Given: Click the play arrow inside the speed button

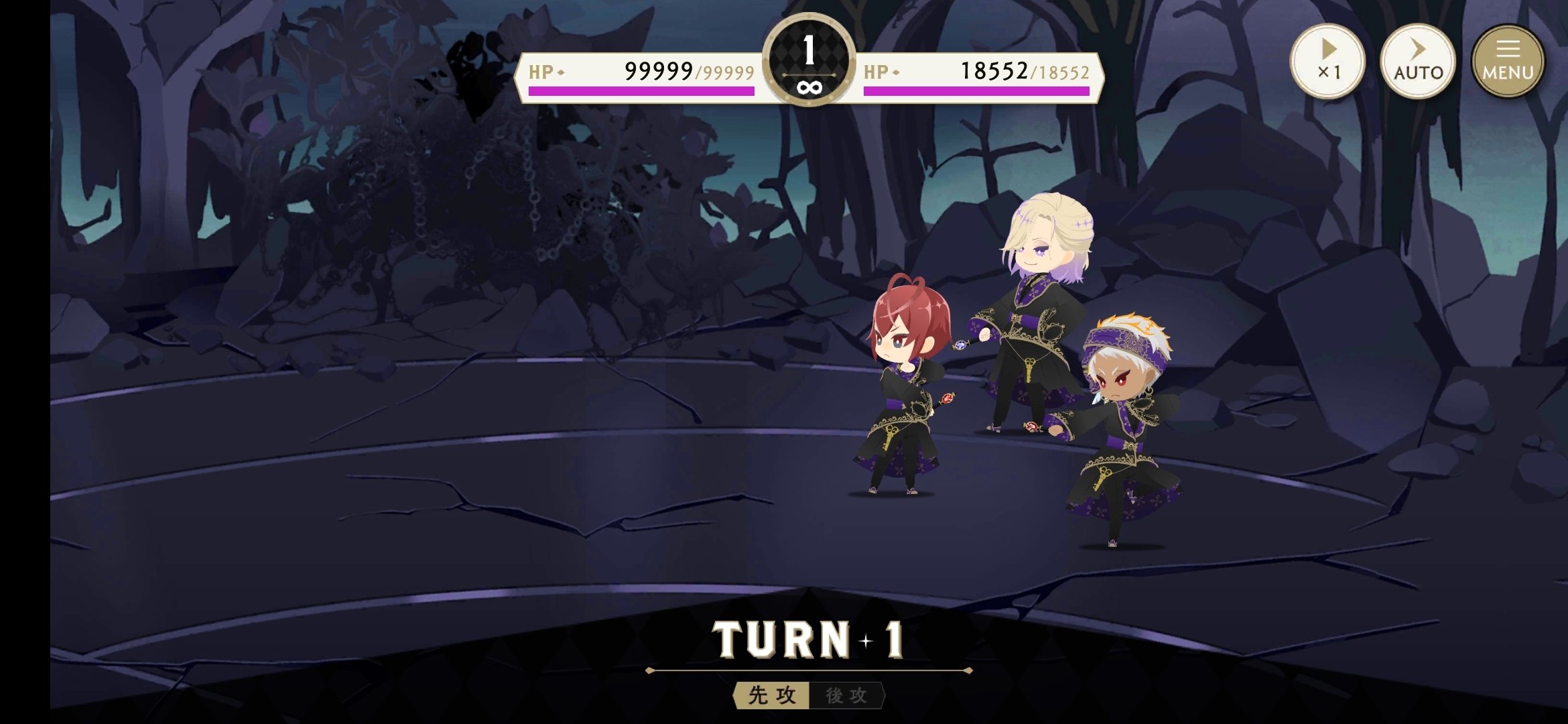Looking at the screenshot, I should pos(1328,50).
